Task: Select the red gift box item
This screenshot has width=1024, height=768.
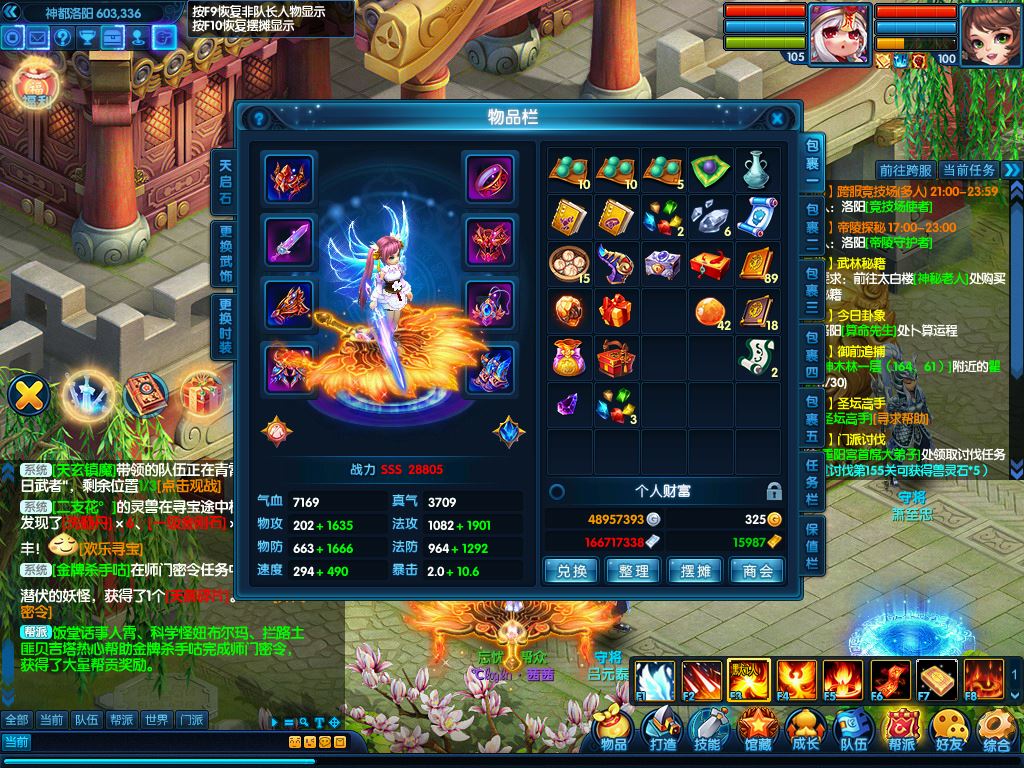Action: [x=616, y=310]
